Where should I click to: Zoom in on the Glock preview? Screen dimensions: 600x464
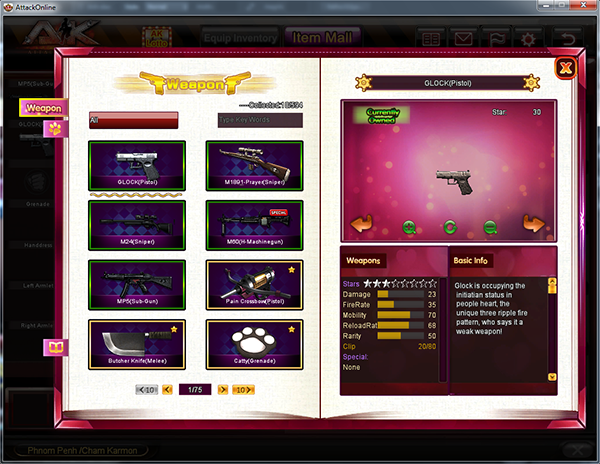(x=409, y=227)
